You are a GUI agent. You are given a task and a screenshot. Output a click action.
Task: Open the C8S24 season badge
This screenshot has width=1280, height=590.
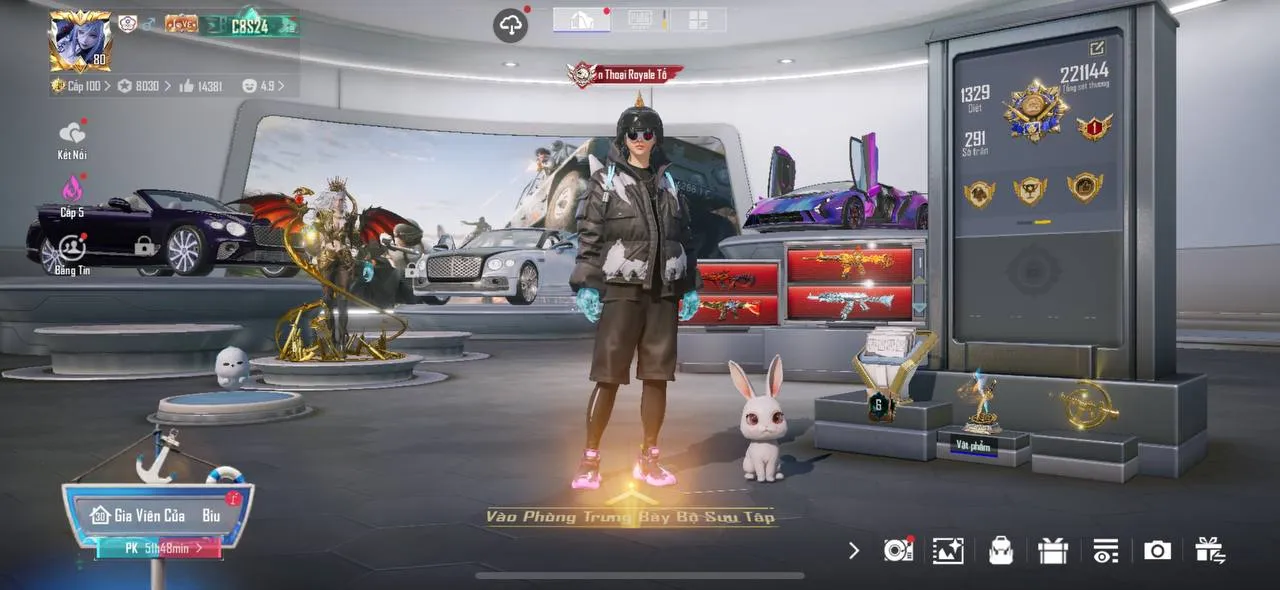[x=250, y=24]
